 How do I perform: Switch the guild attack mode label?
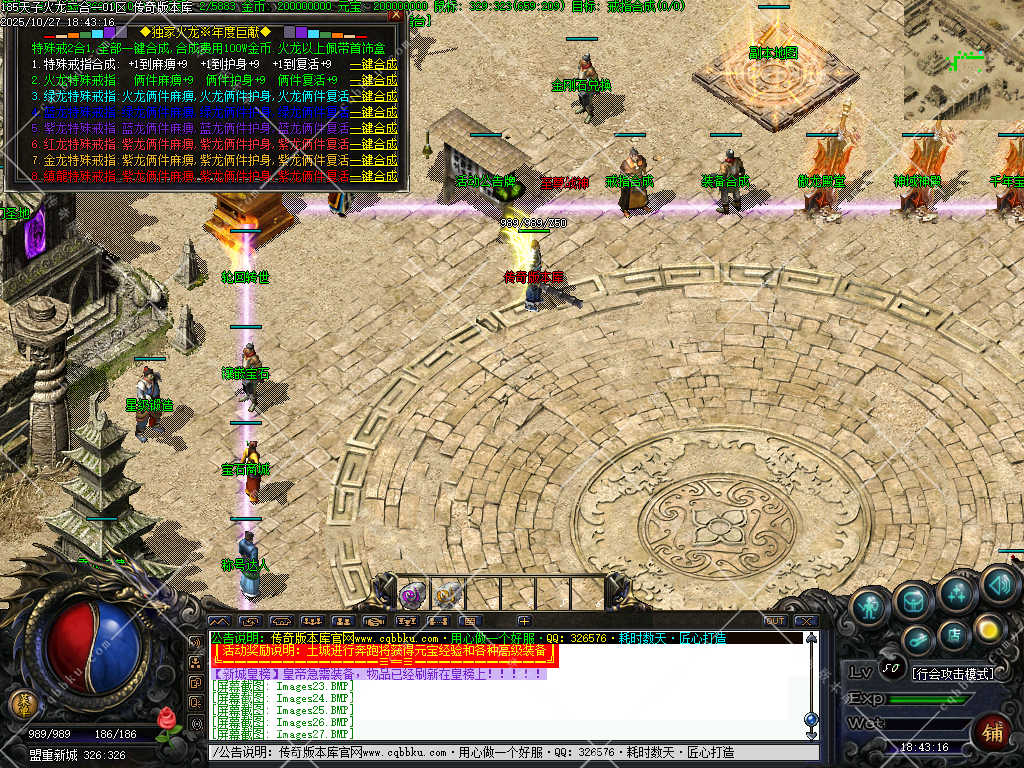pyautogui.click(x=952, y=673)
